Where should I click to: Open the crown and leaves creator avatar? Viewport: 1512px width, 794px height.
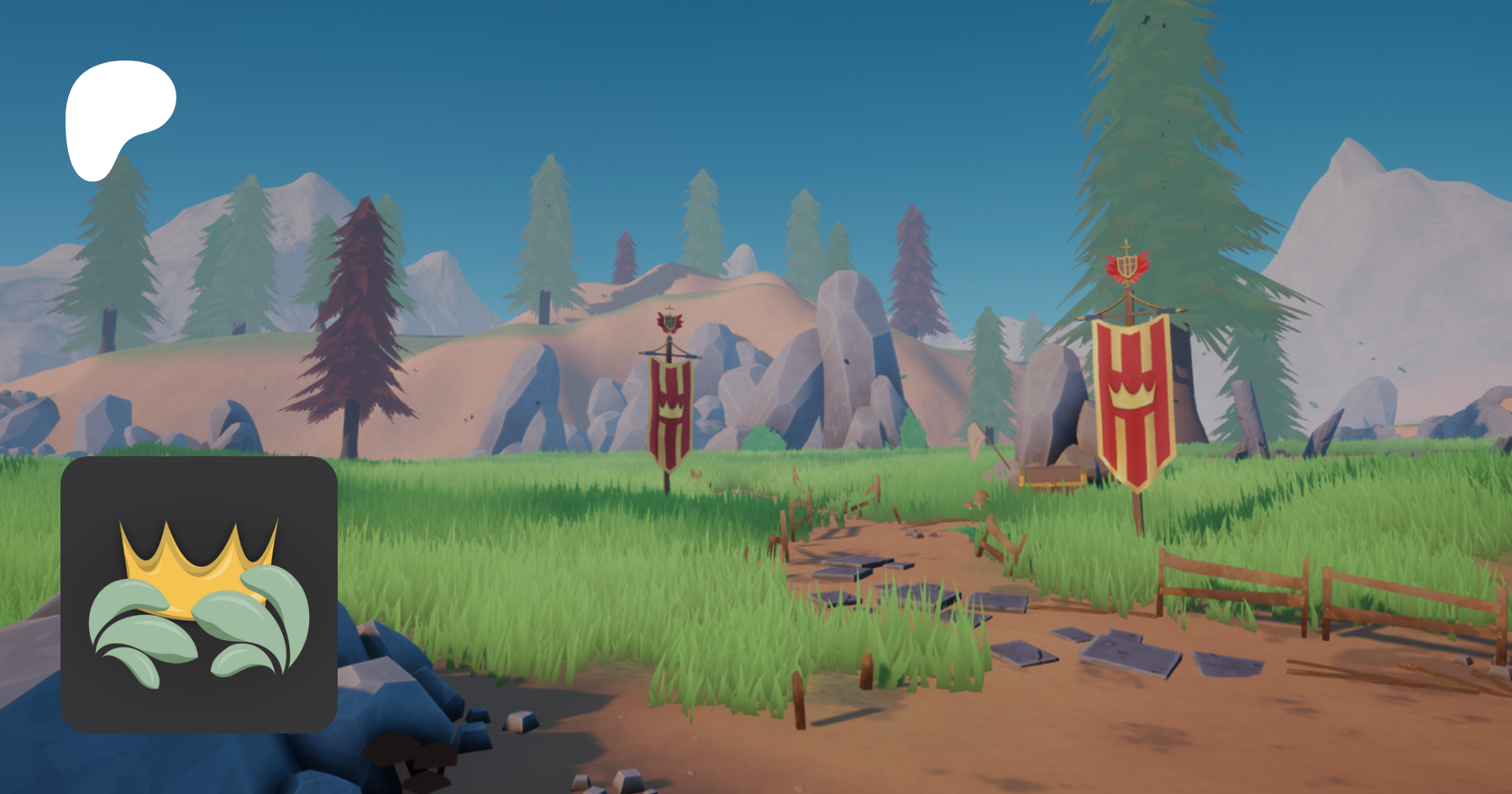[199, 595]
